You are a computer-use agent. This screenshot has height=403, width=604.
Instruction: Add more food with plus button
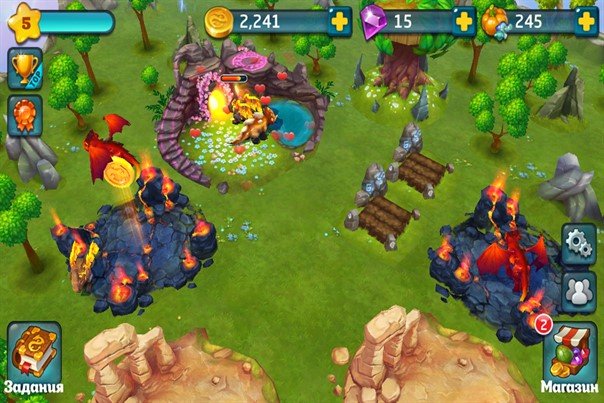click(x=586, y=21)
